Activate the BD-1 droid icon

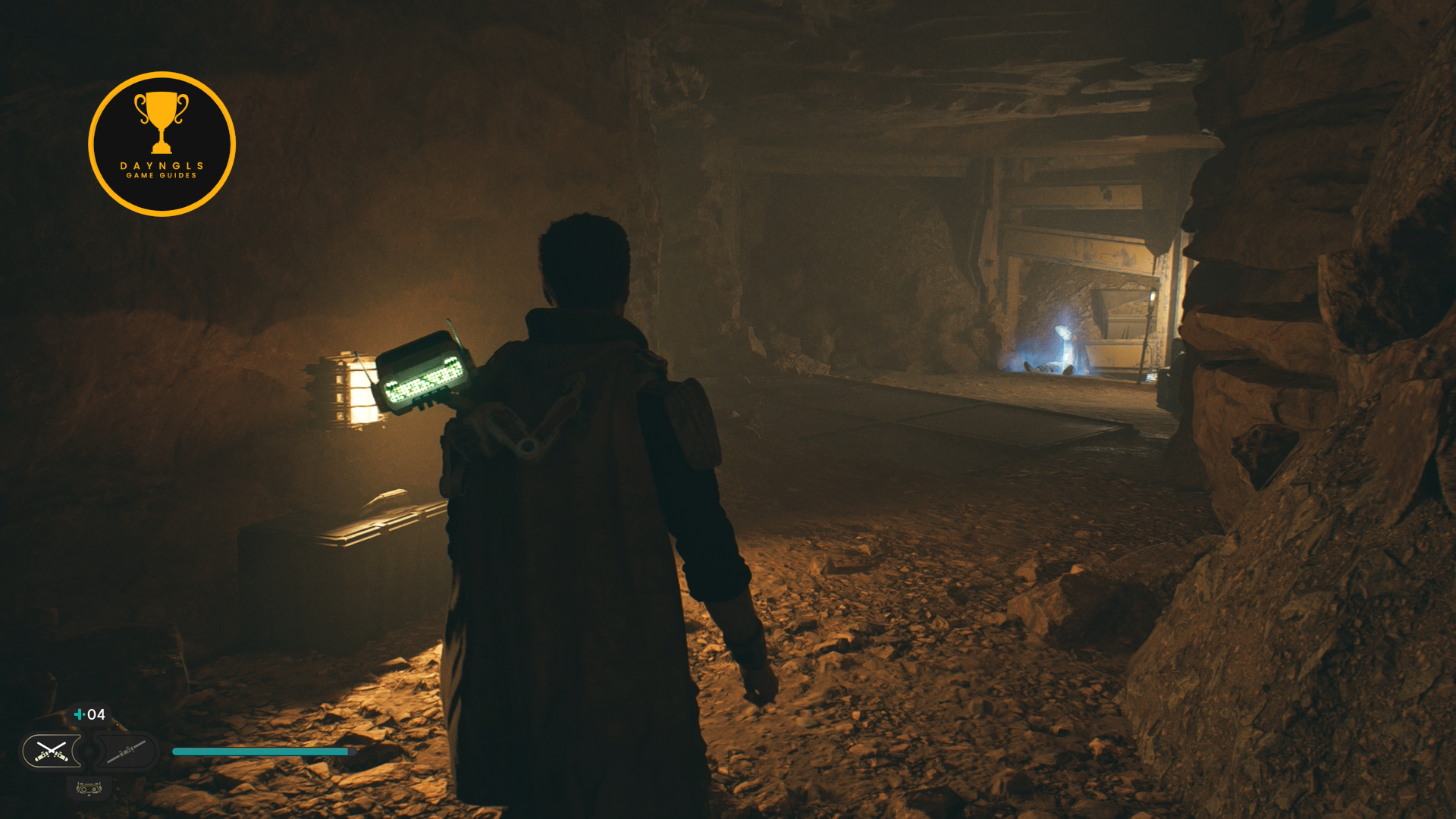pos(89,789)
